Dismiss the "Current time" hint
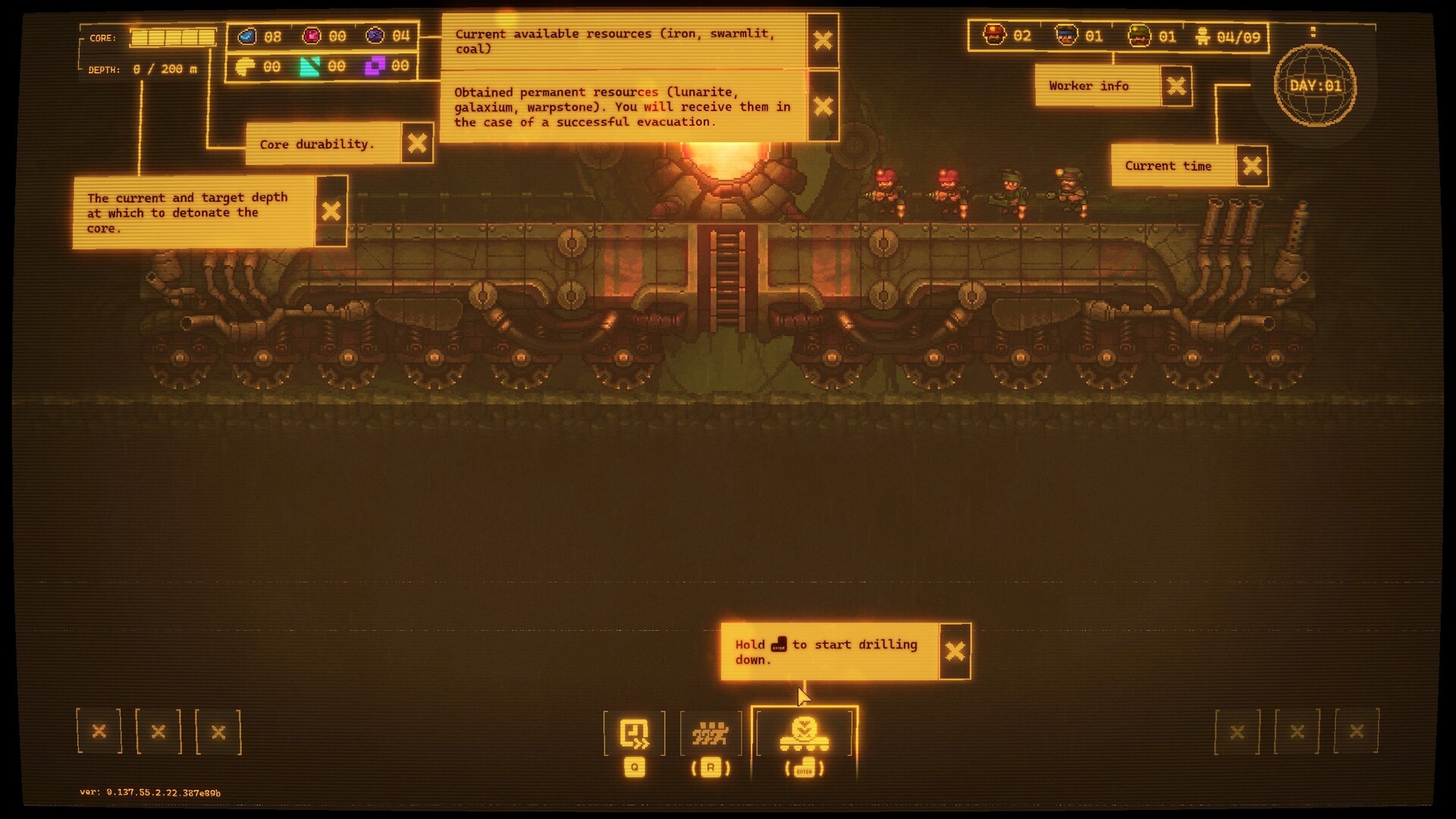Screen dimensions: 1456x819 [1252, 166]
